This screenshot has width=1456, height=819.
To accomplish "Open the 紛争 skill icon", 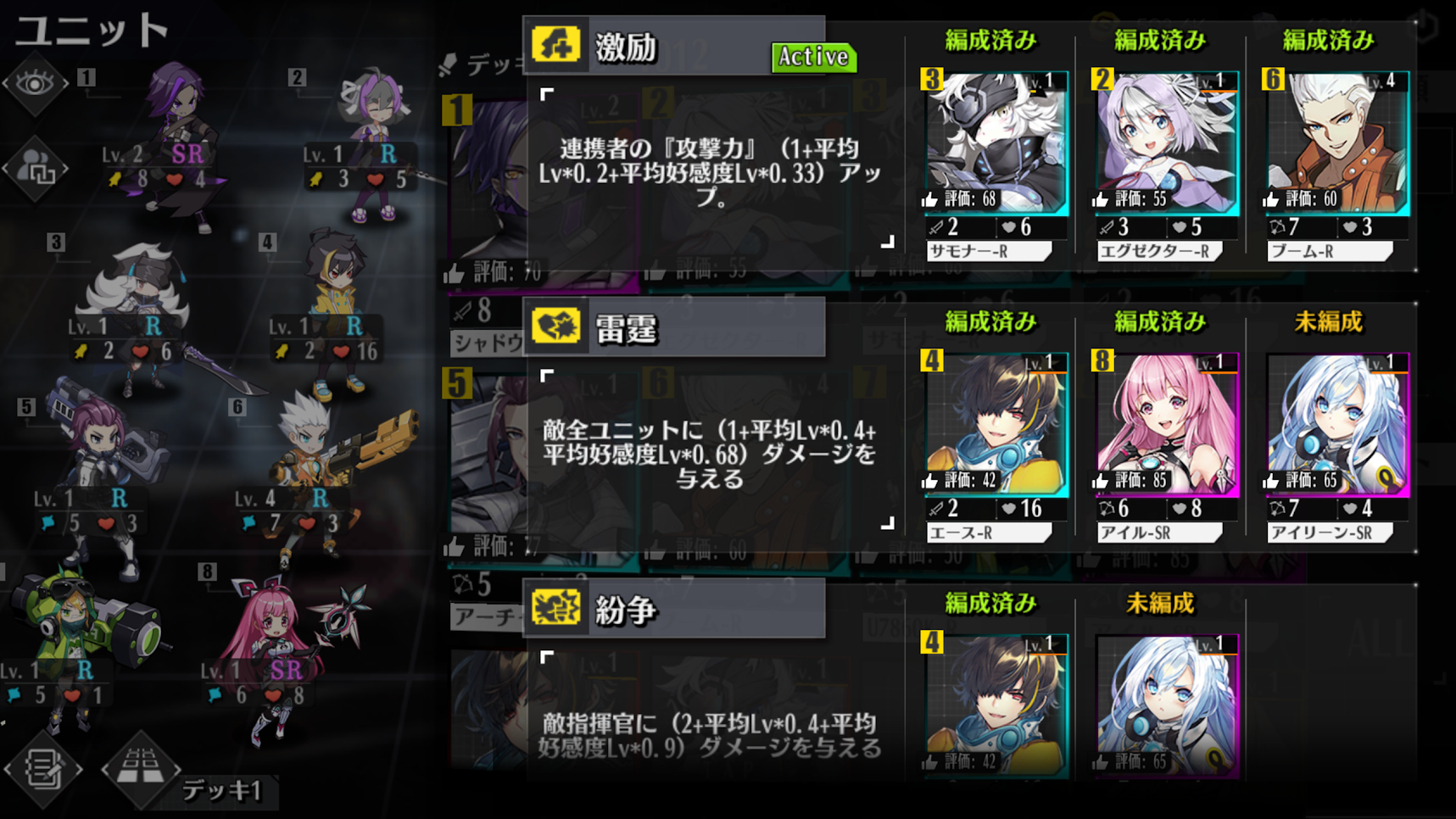I will point(558,609).
